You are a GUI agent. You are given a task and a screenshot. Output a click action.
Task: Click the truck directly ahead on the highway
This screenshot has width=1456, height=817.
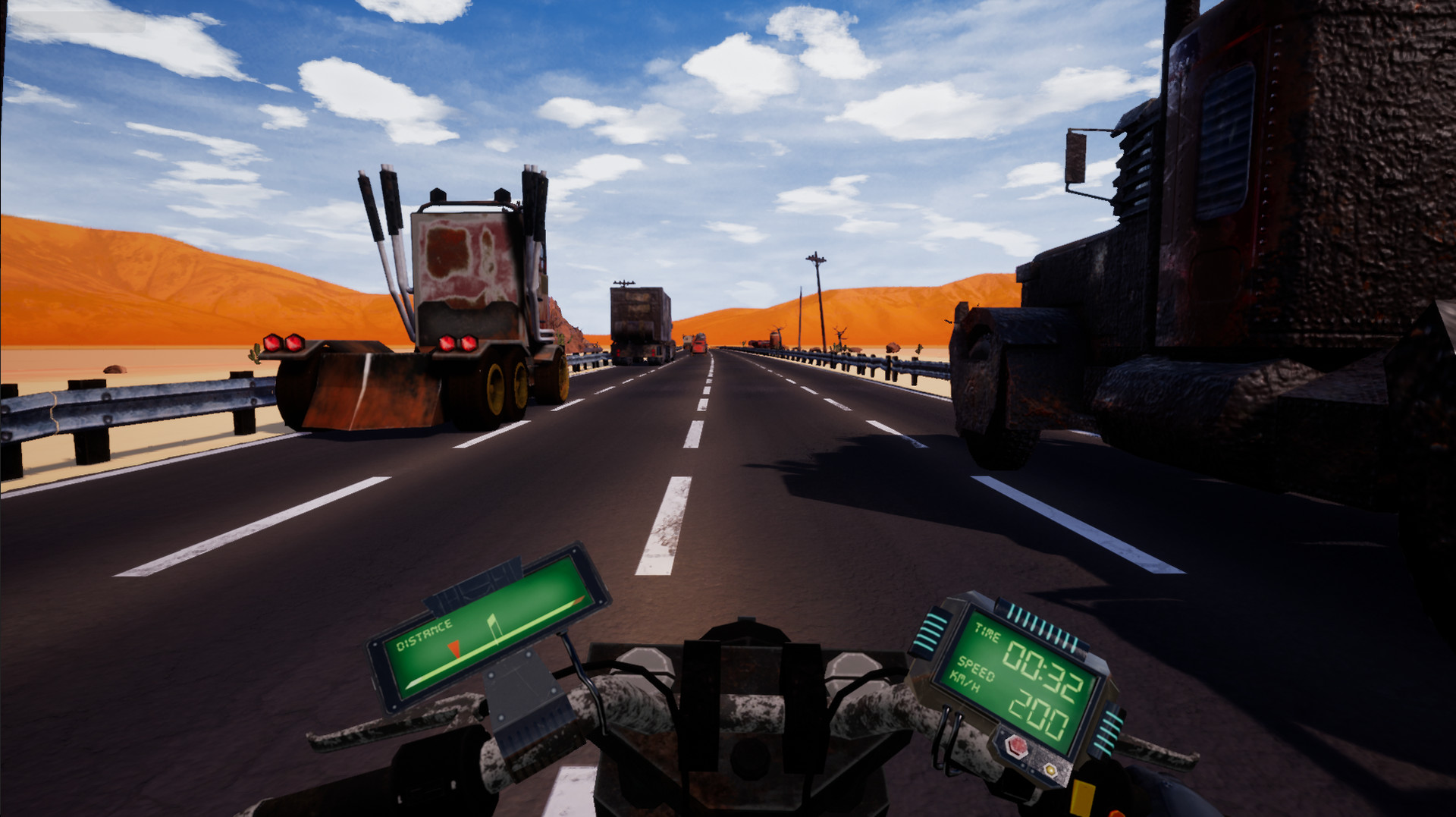click(x=641, y=319)
